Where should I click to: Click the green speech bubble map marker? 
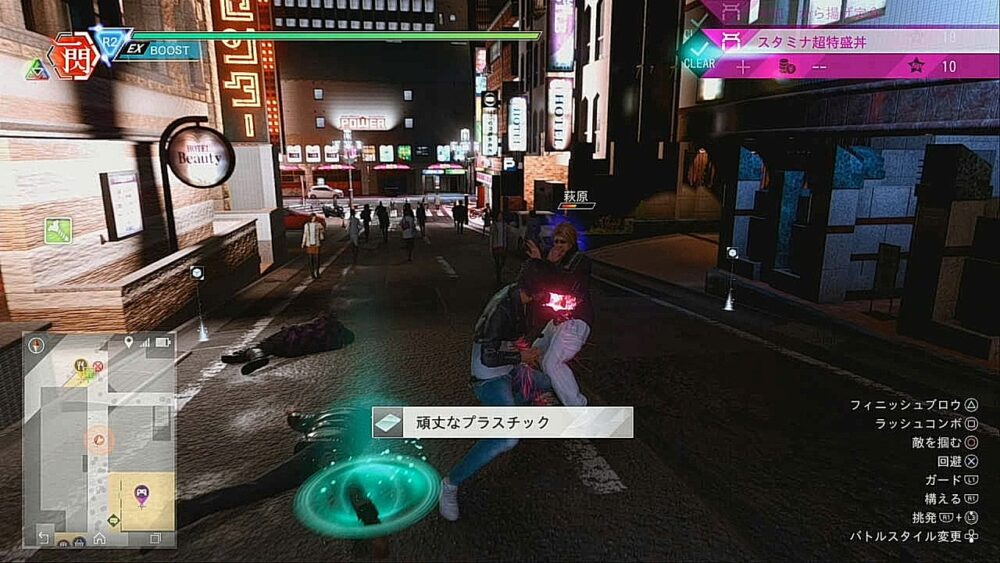pyautogui.click(x=114, y=520)
